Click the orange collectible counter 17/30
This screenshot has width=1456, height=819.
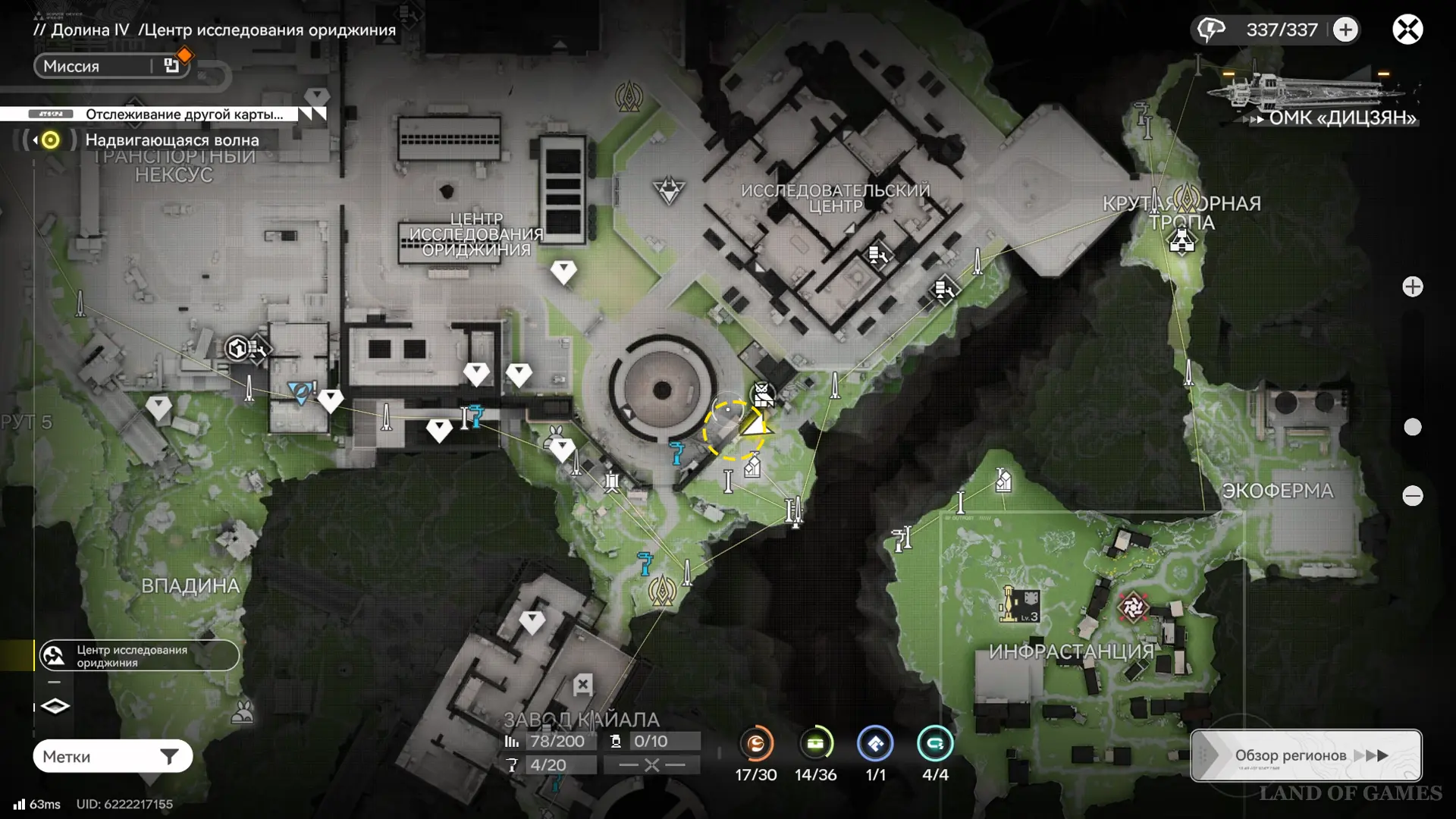click(756, 745)
